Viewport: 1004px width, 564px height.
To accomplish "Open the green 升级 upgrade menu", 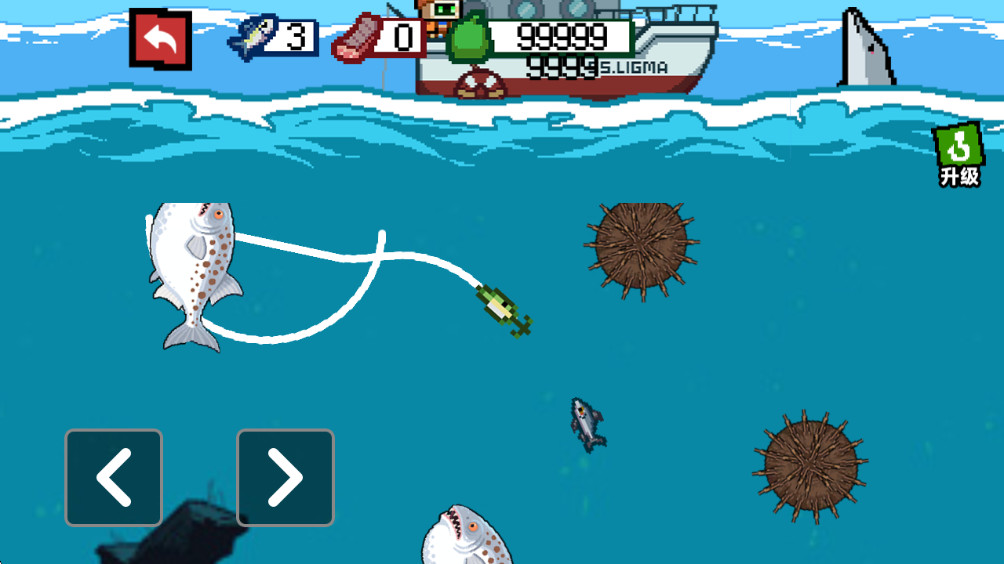I will click(x=958, y=156).
